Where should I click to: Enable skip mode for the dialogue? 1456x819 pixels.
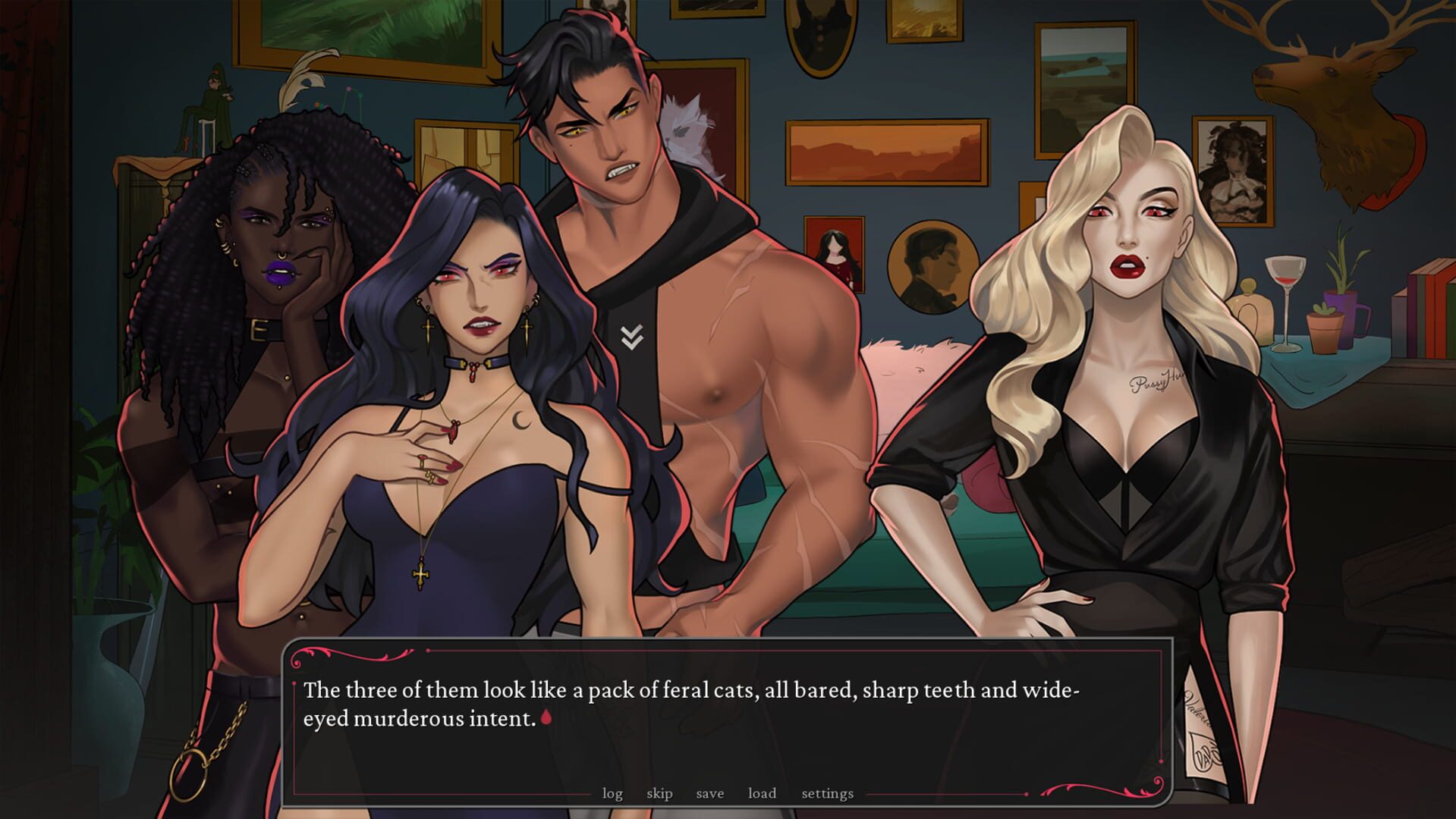pos(659,793)
